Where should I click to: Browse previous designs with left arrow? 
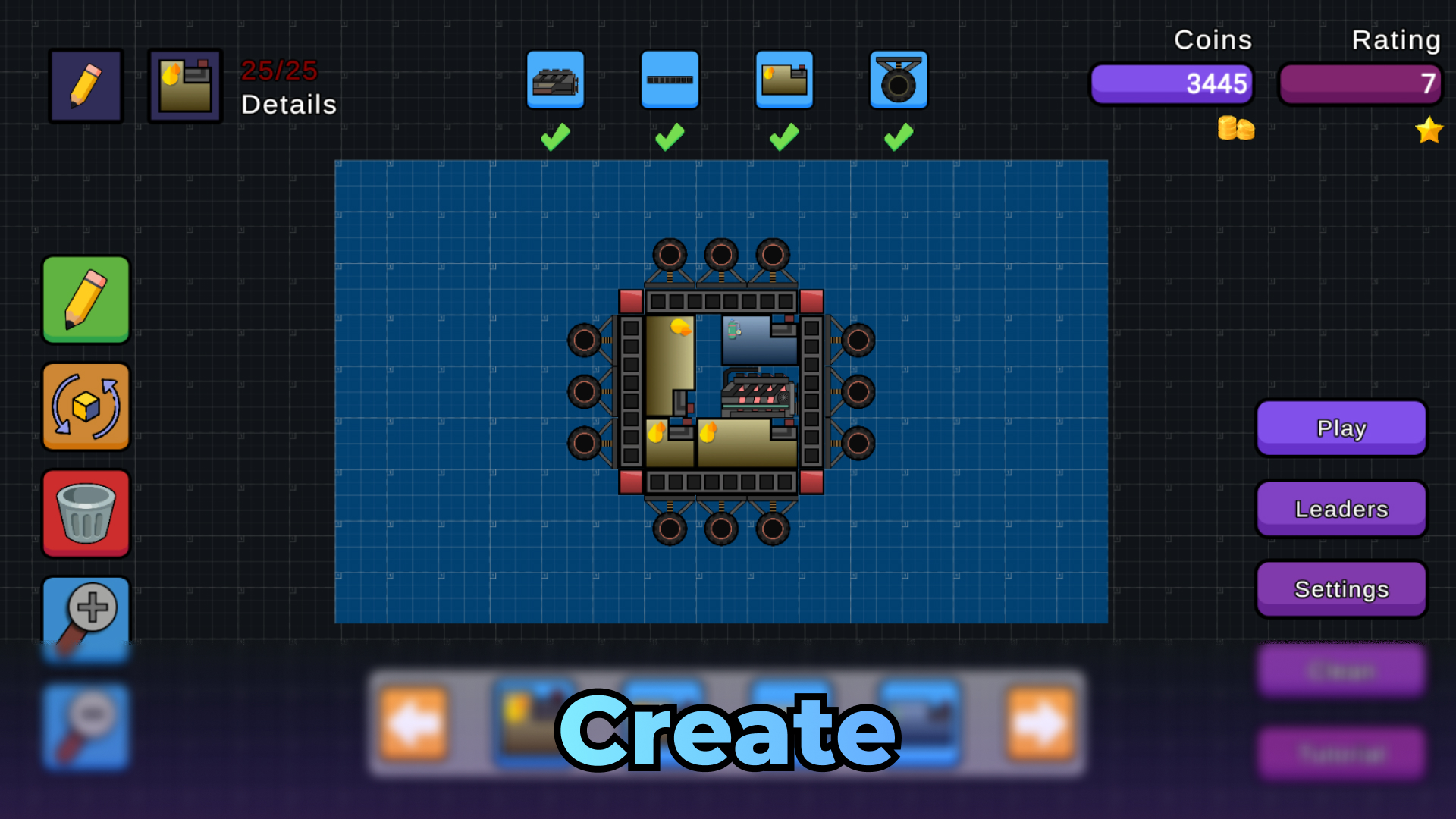tap(413, 724)
